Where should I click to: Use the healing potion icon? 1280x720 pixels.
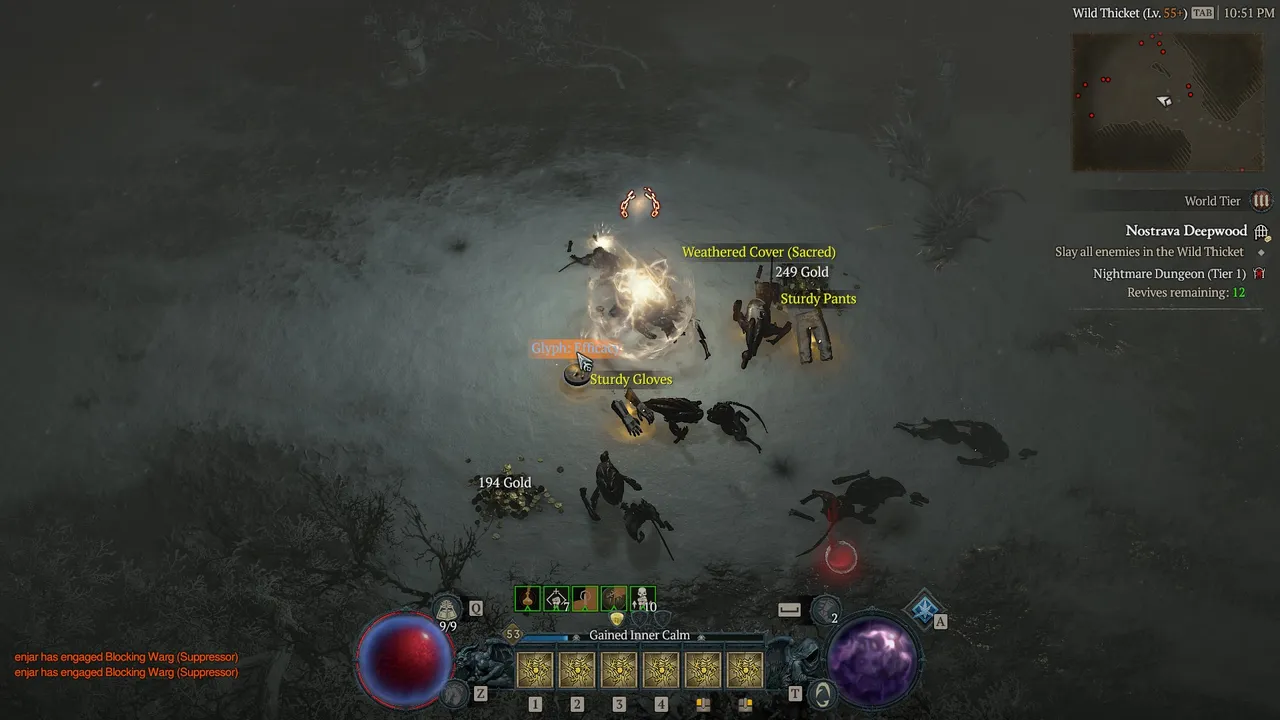click(447, 608)
